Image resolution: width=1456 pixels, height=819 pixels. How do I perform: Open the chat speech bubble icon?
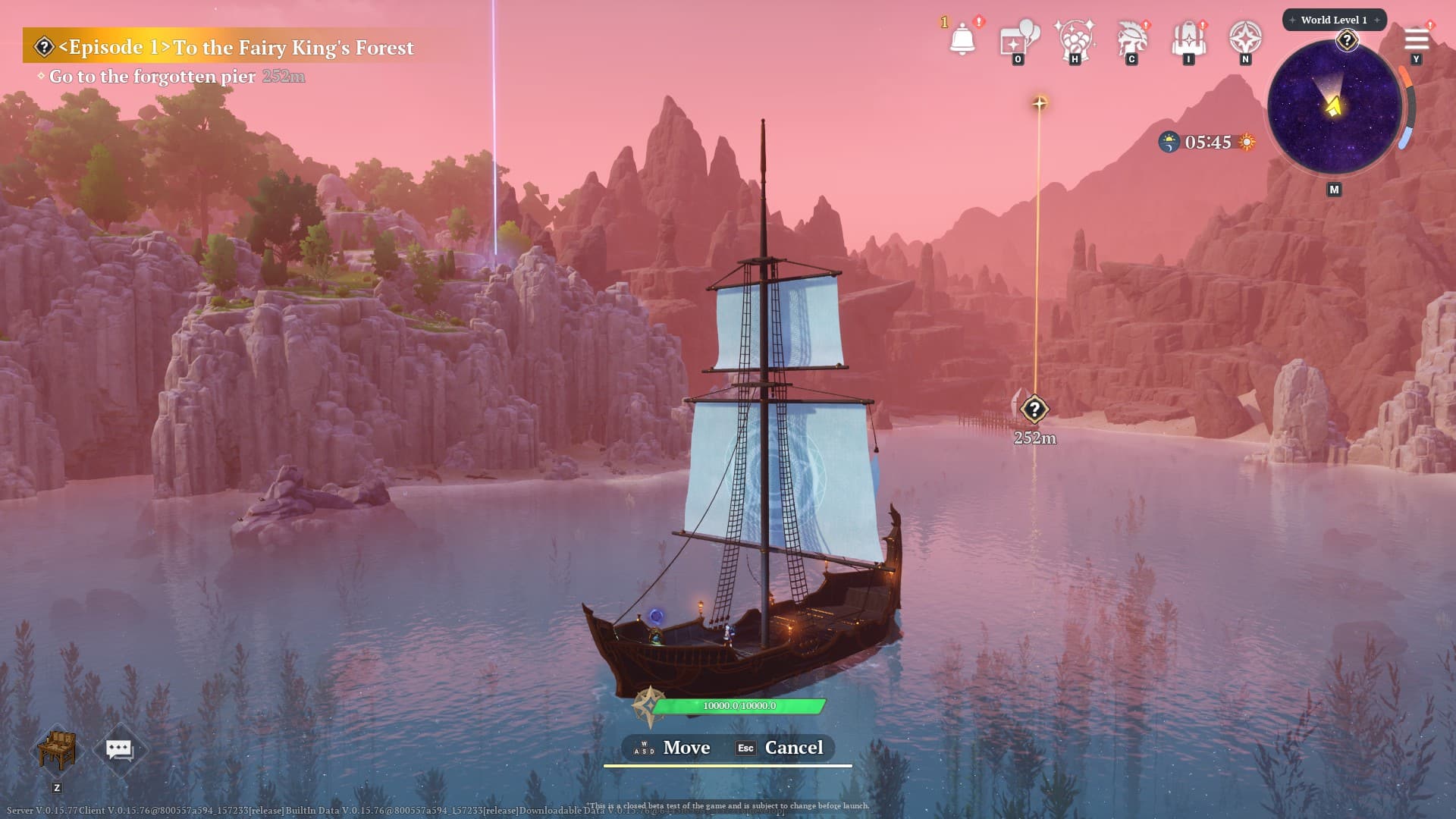[119, 749]
